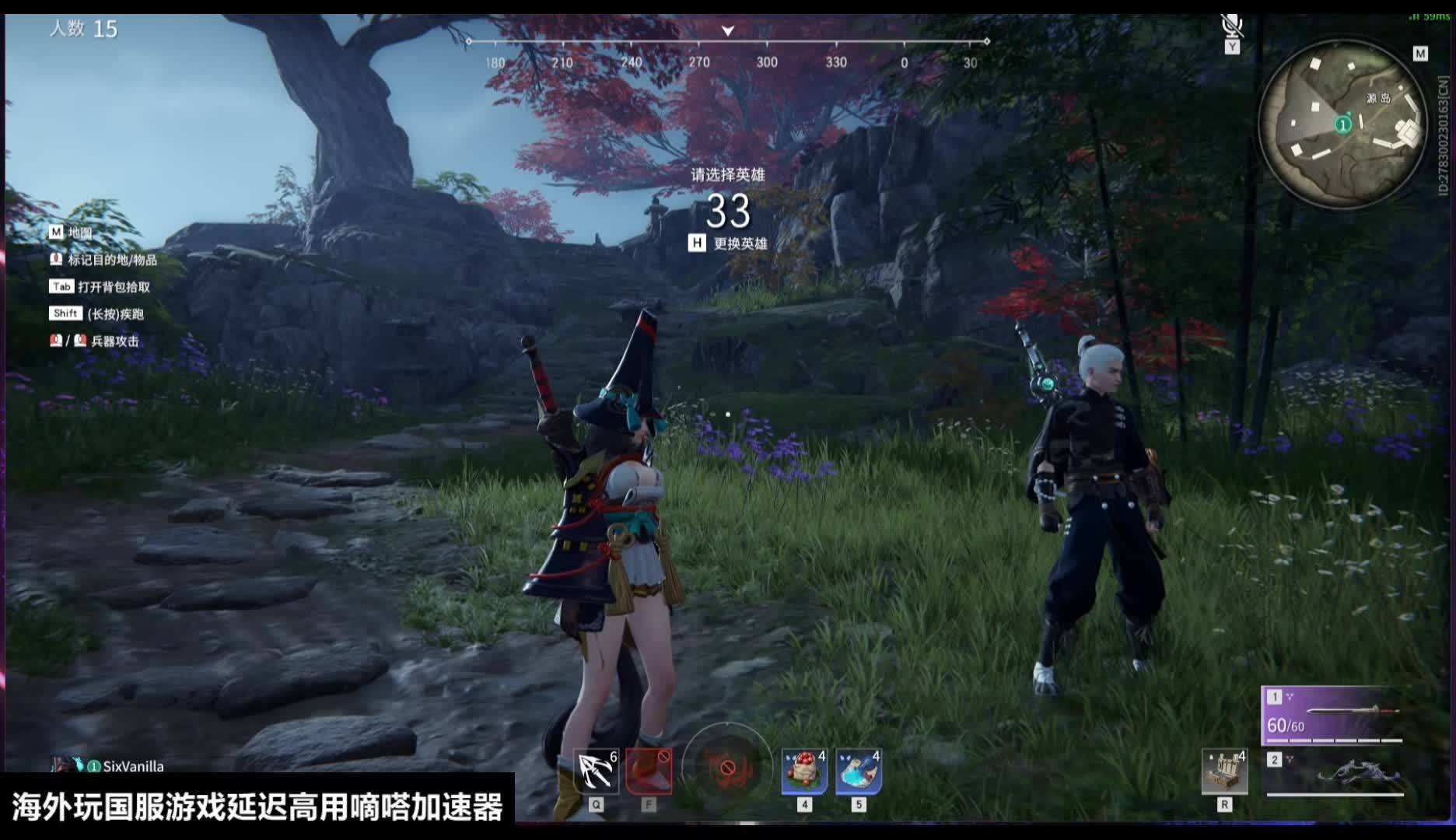Open the circular minimap
The width and height of the screenshot is (1456, 840).
(x=1342, y=124)
